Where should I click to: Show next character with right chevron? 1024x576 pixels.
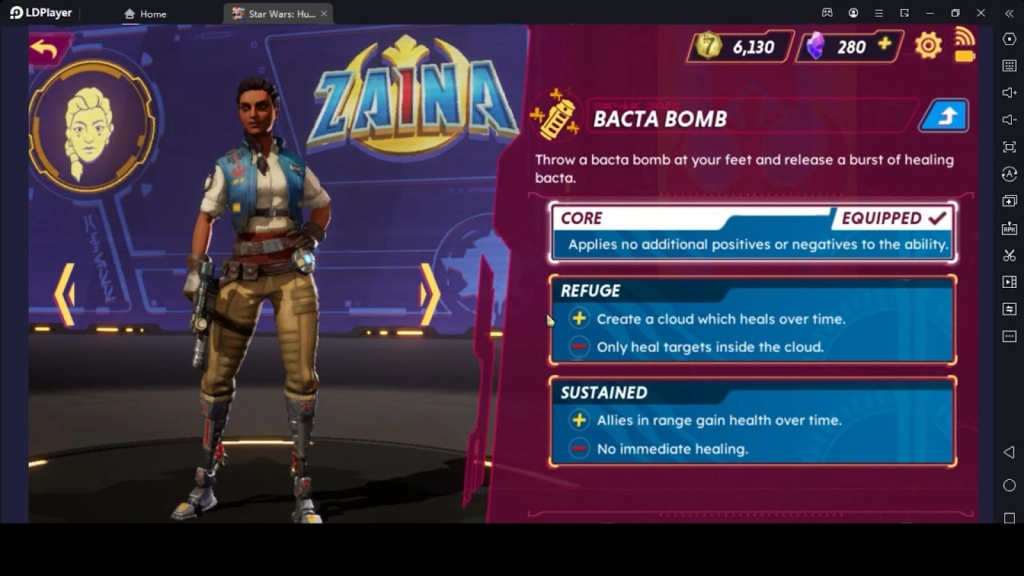[429, 294]
